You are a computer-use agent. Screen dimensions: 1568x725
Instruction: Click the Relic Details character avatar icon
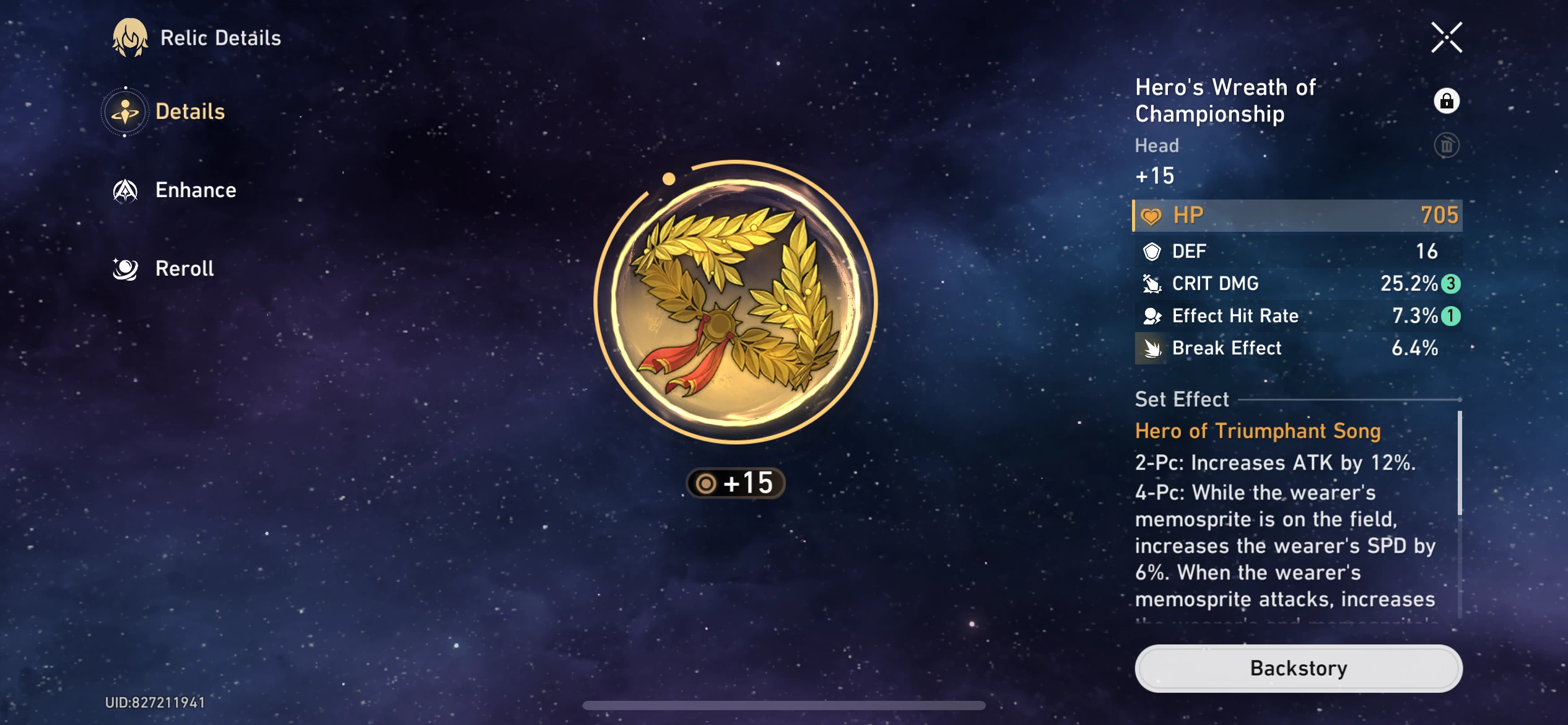[x=128, y=37]
